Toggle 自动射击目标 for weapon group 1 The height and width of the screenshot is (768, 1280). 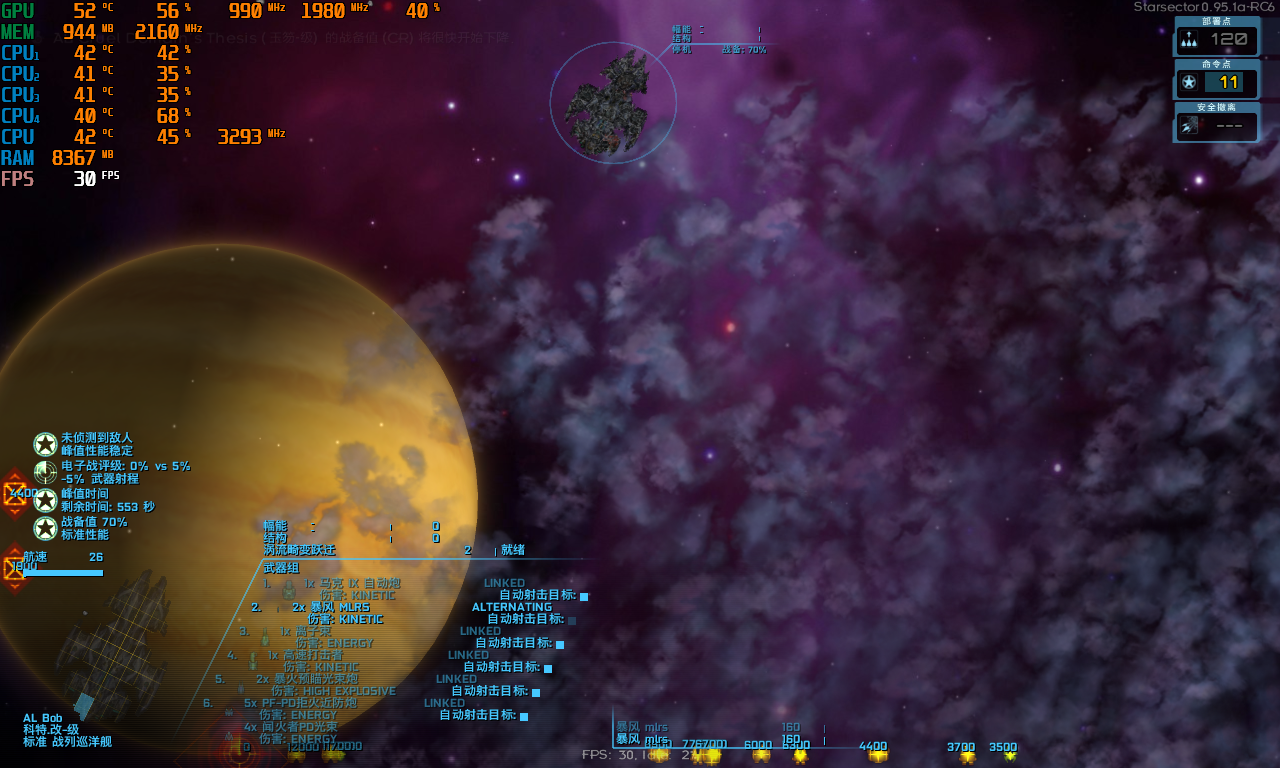click(584, 595)
